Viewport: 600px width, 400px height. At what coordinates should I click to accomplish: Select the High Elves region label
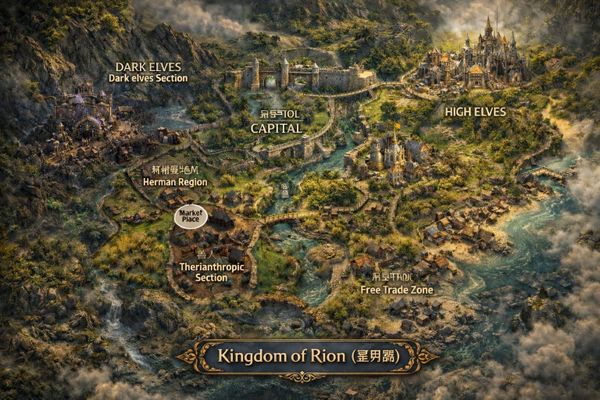[x=475, y=111]
